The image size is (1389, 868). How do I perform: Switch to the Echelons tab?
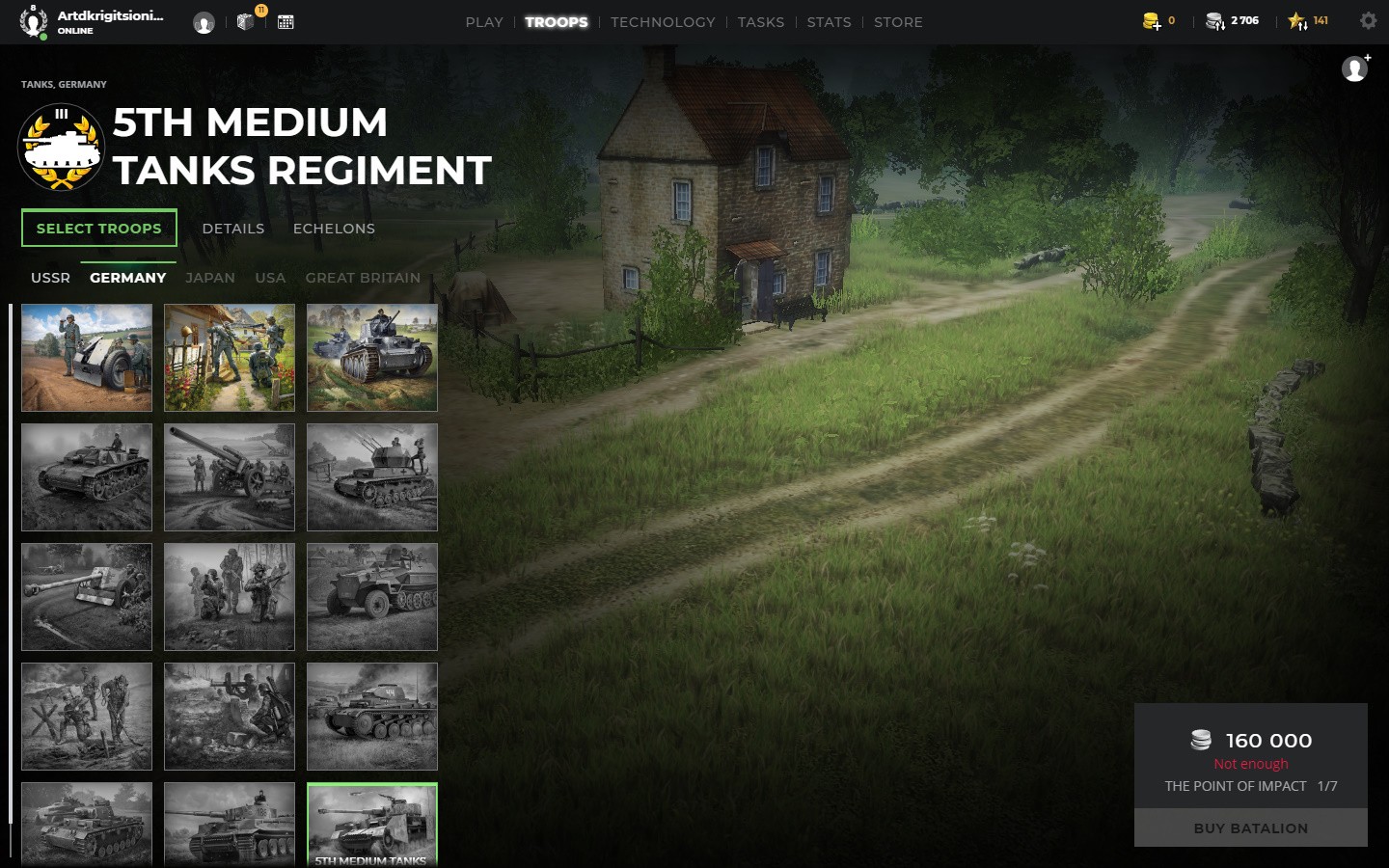point(334,229)
